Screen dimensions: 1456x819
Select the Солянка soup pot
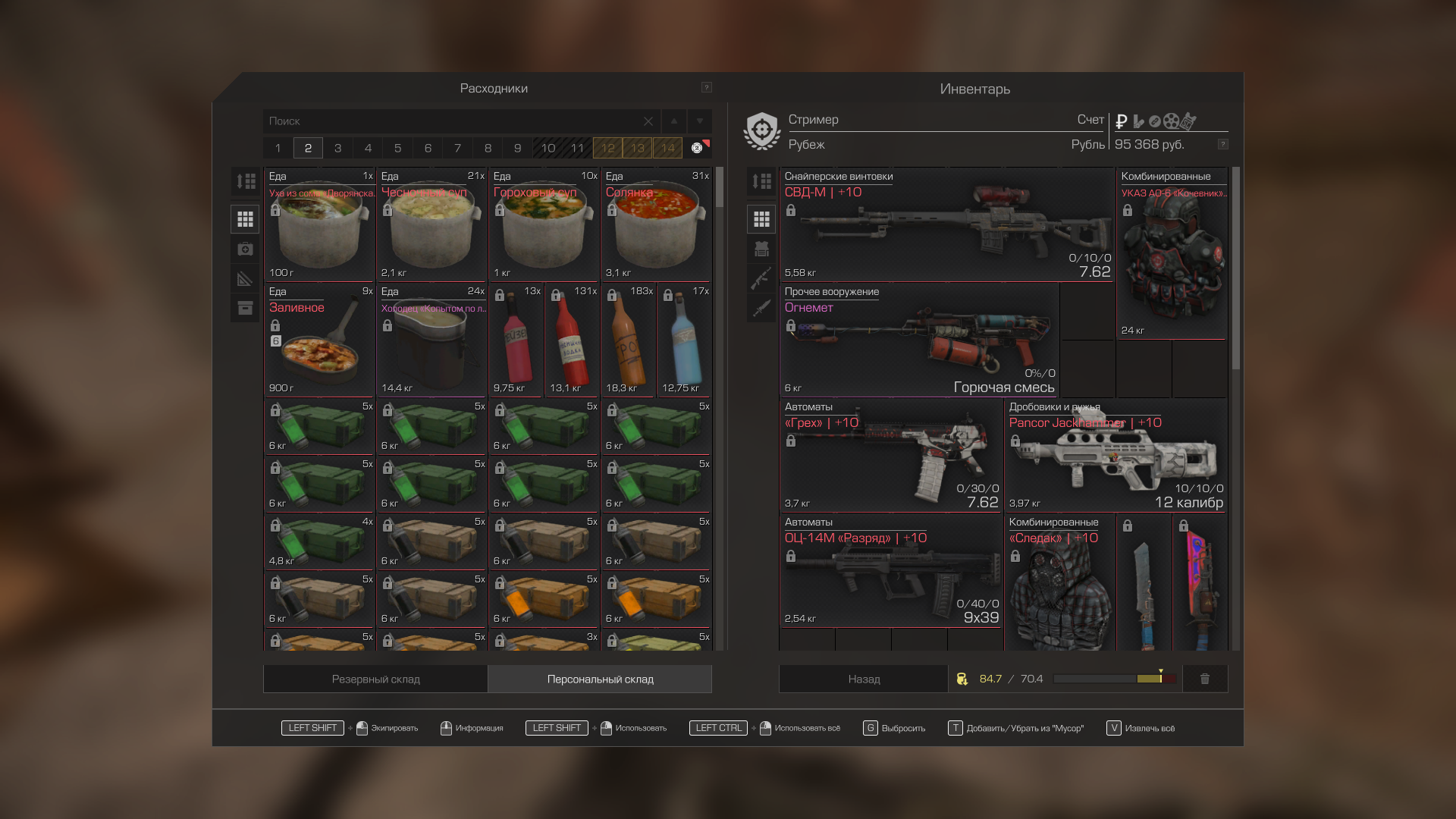(x=656, y=224)
